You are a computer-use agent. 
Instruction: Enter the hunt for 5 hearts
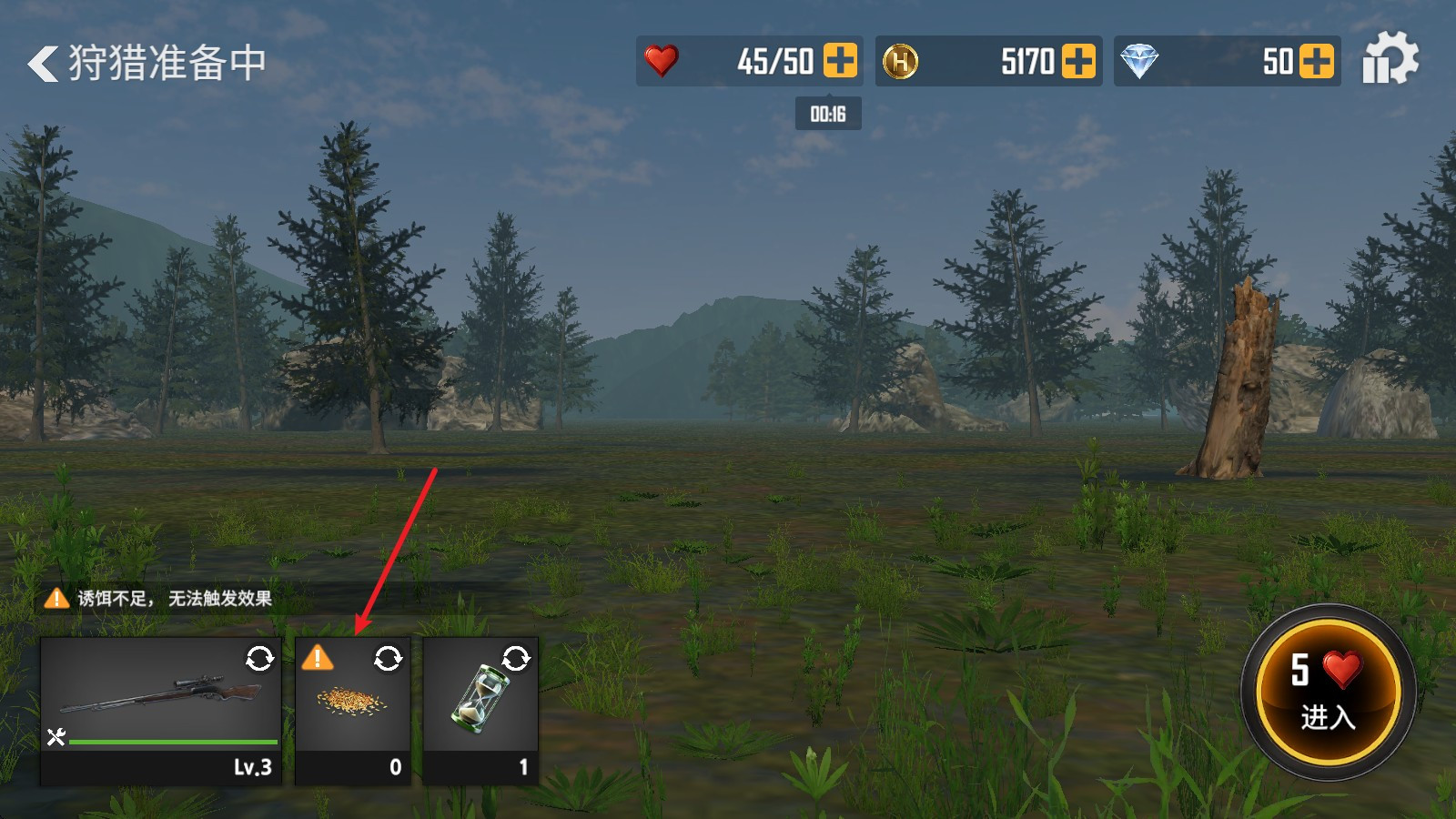click(1328, 692)
